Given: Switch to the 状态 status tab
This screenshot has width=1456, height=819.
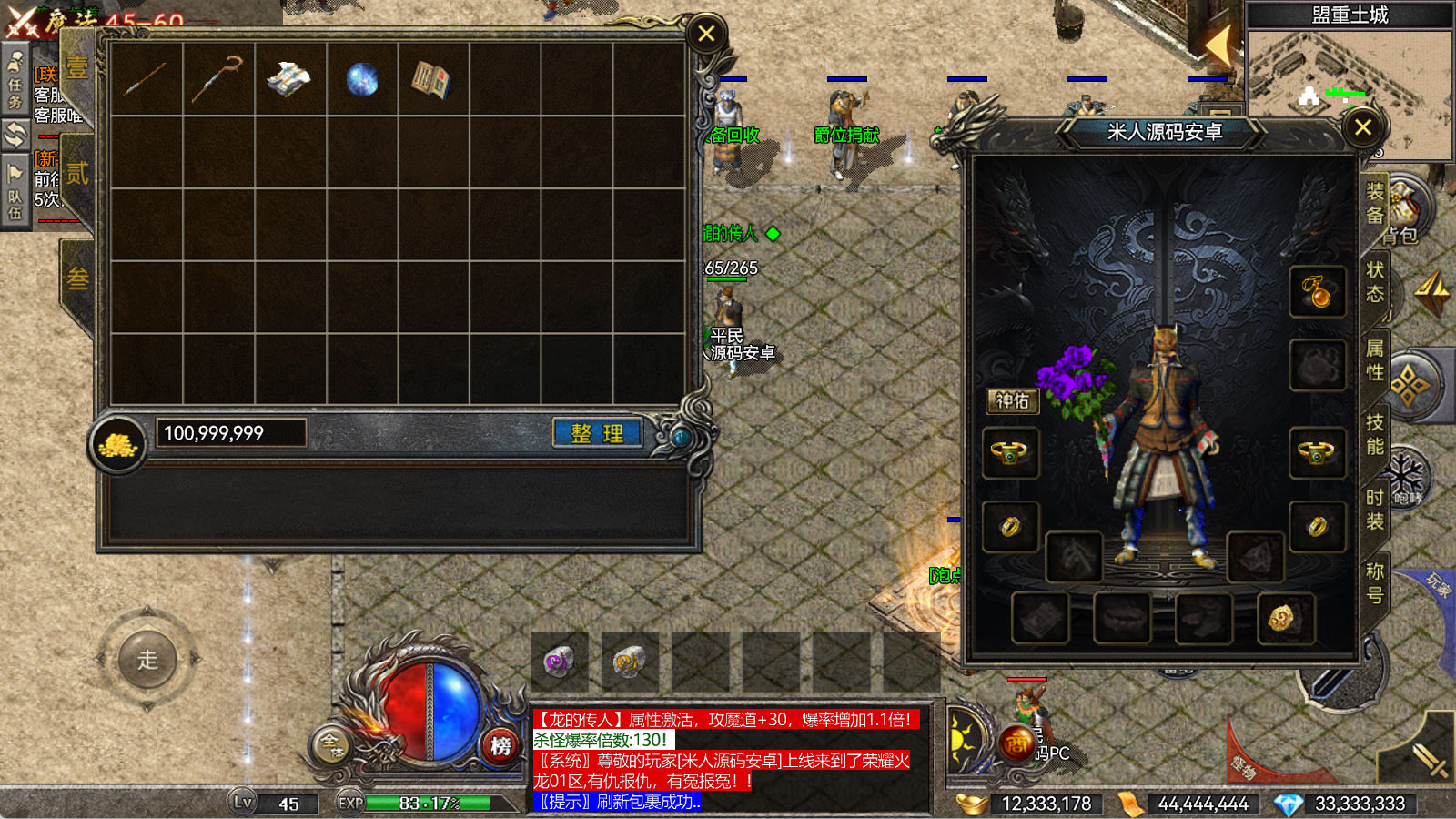Looking at the screenshot, I should tap(1374, 281).
